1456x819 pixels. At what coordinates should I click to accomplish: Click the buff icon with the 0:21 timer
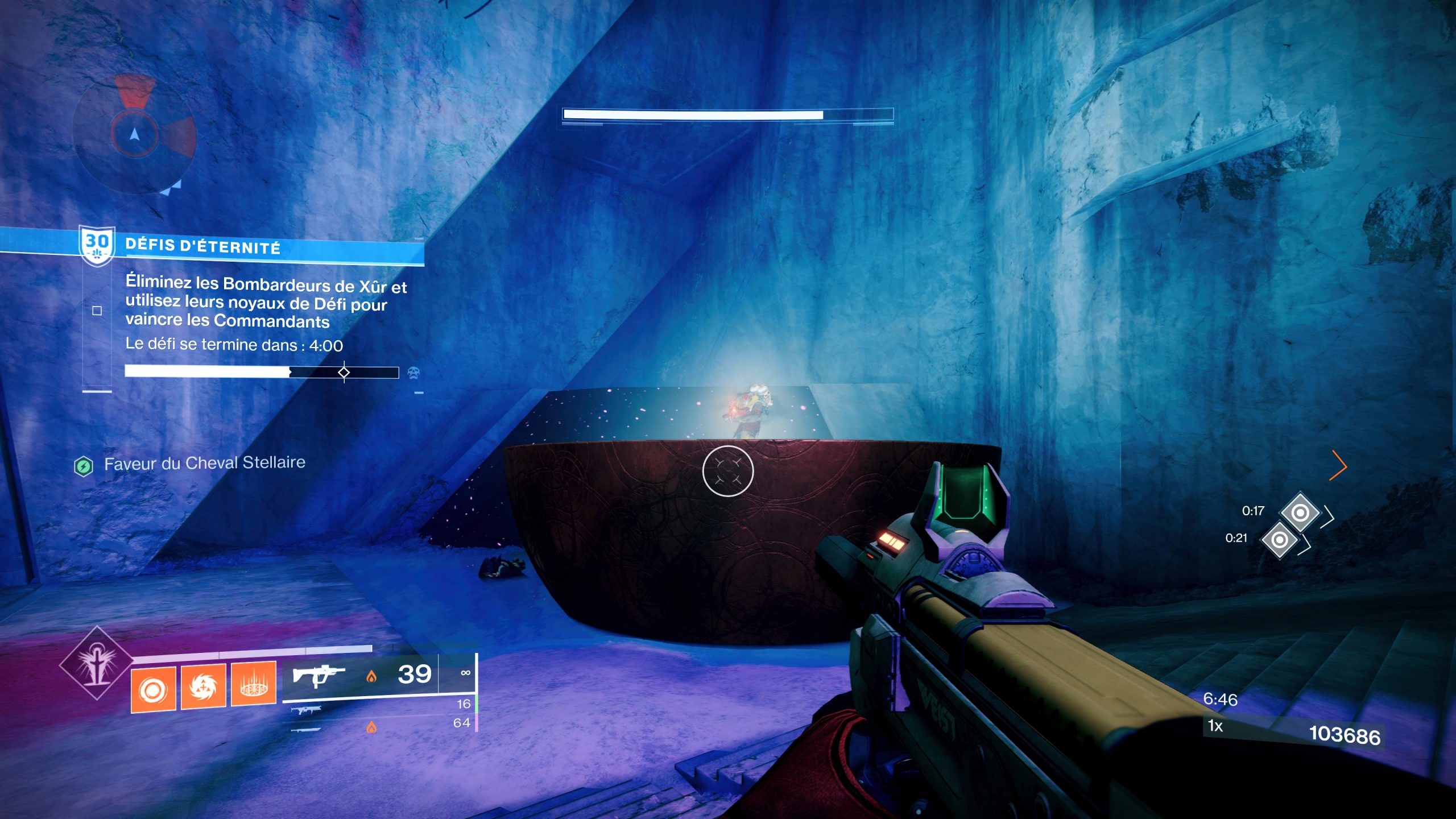click(1279, 539)
